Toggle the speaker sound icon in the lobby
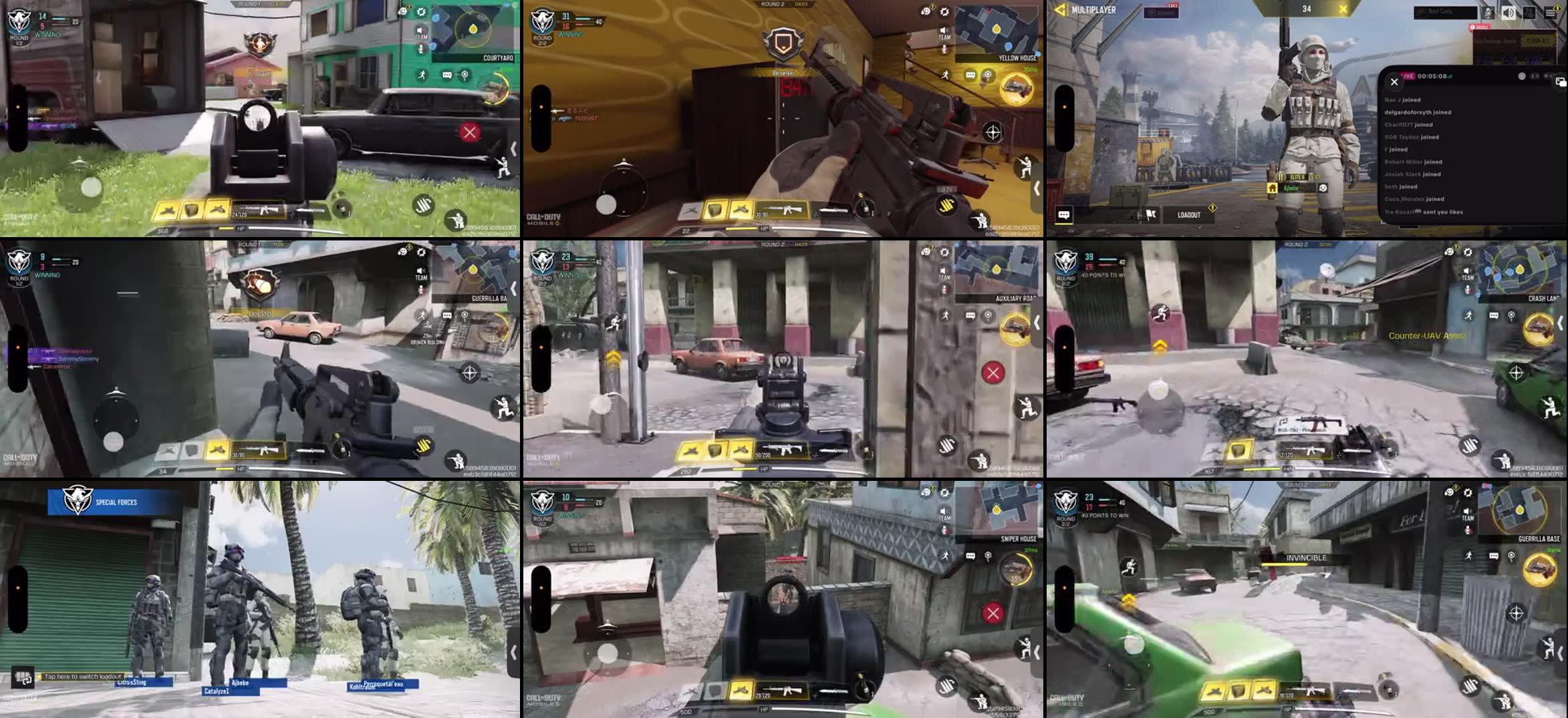This screenshot has width=1568, height=718. pos(1509,14)
